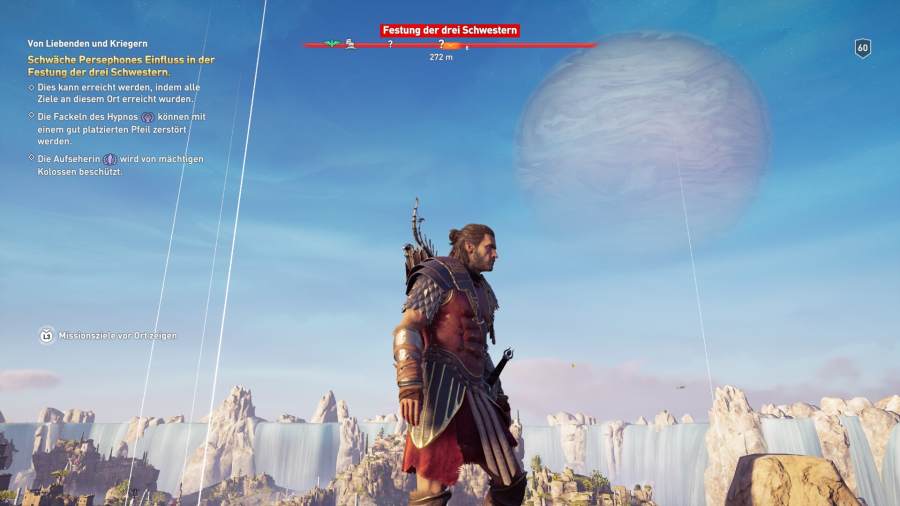Viewport: 900px width, 506px height.
Task: Select the 'Festung der drei Schwestern' location label
Action: 450,31
